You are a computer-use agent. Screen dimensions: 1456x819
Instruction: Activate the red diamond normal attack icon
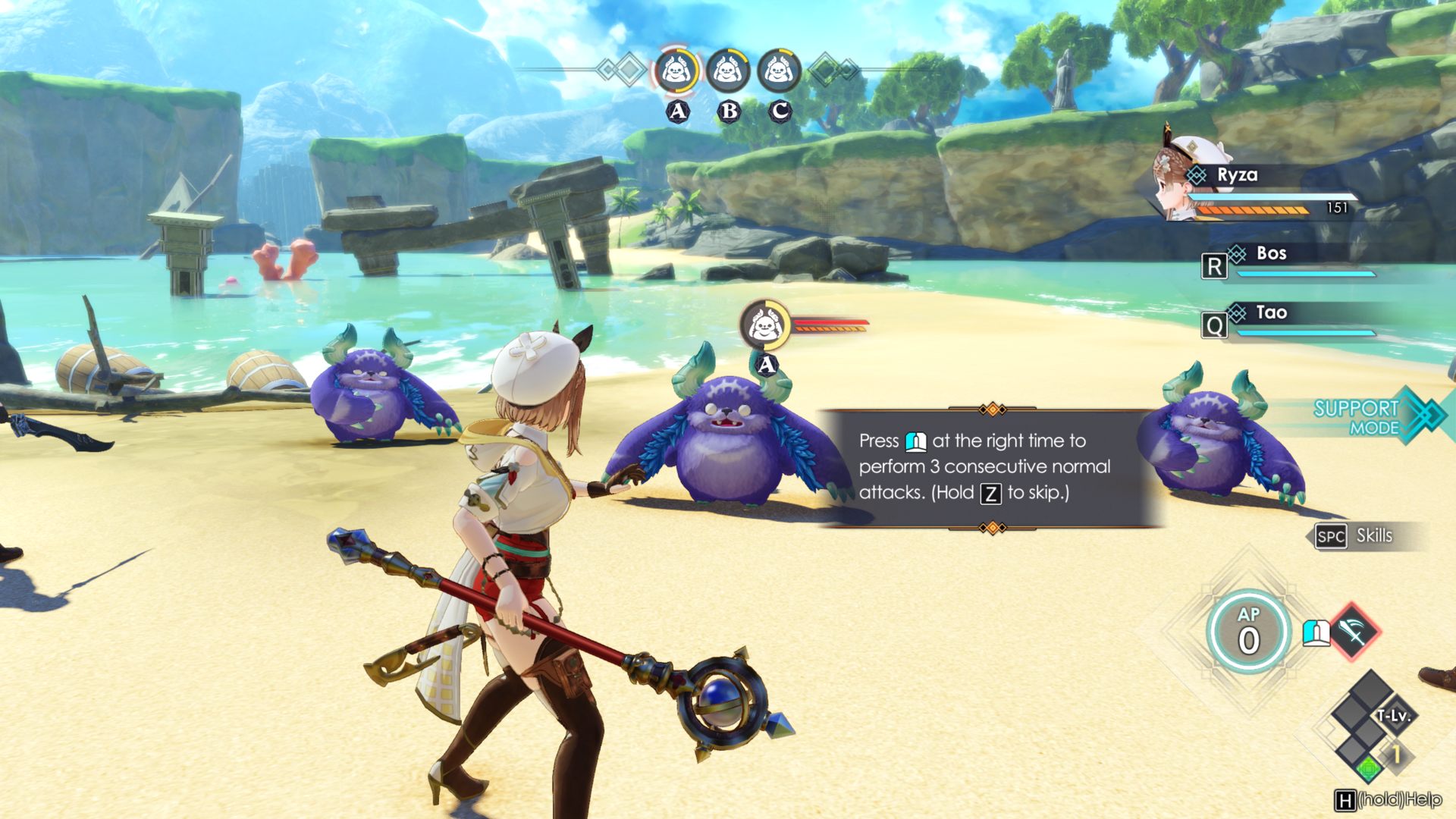(x=1354, y=631)
